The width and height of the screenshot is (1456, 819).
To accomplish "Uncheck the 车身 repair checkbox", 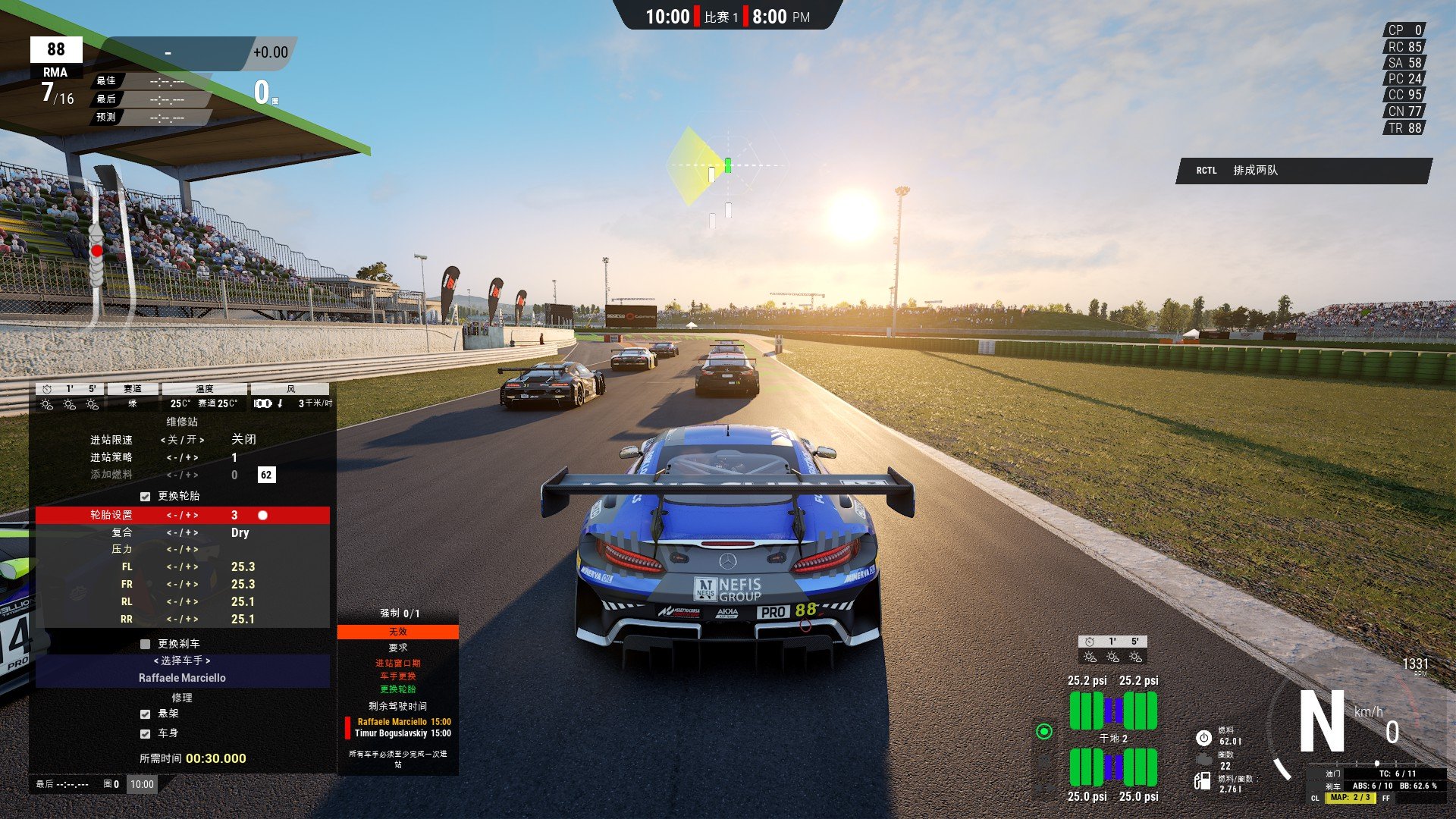I will click(x=145, y=734).
